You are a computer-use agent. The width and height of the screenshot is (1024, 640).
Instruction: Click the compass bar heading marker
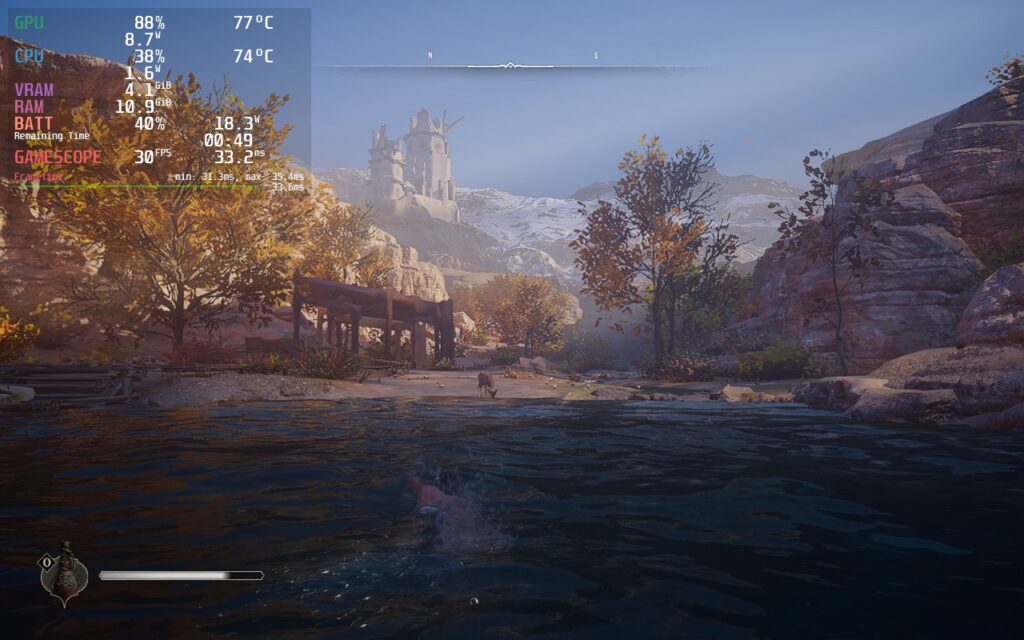pos(510,66)
